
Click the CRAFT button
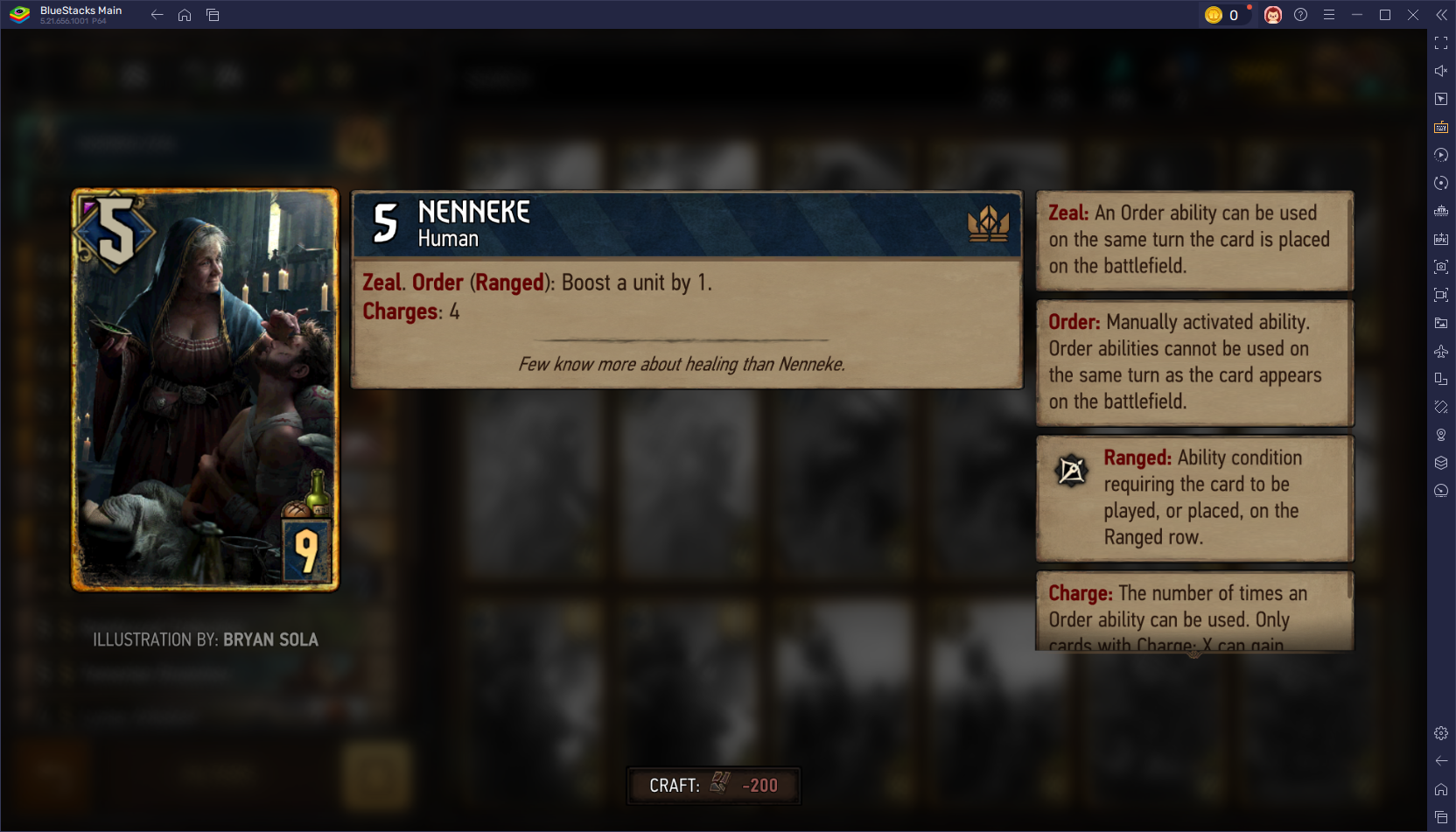(x=713, y=786)
